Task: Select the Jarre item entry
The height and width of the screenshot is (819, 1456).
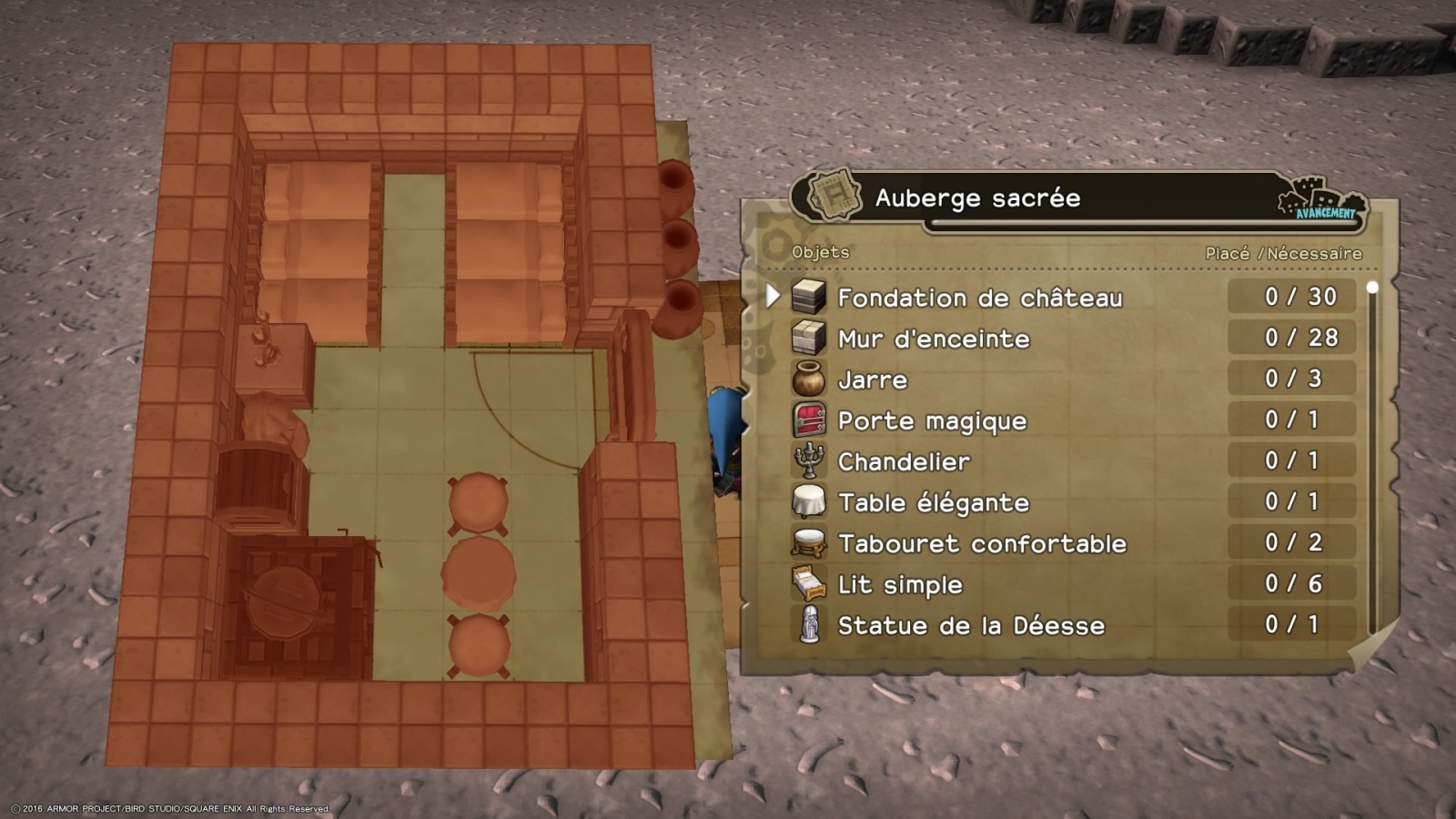Action: point(872,379)
